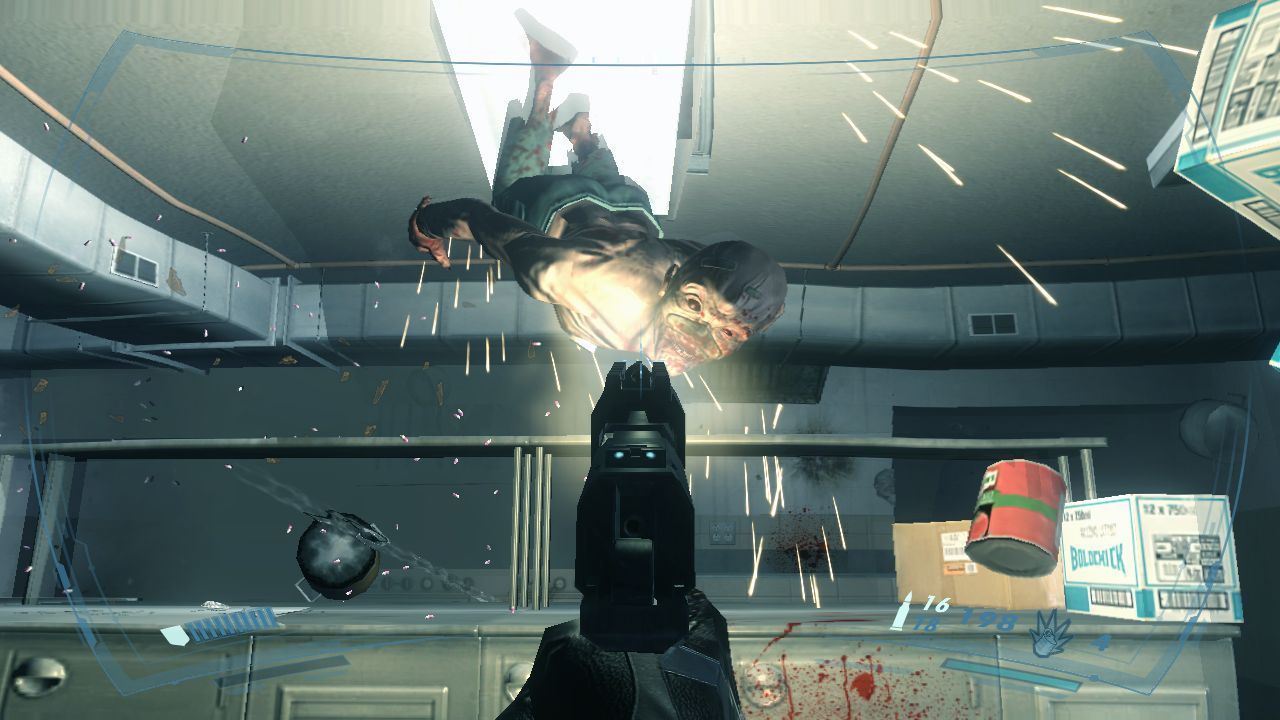This screenshot has width=1280, height=720.
Task: Click the white bullet ammo icon
Action: pyautogui.click(x=903, y=611)
